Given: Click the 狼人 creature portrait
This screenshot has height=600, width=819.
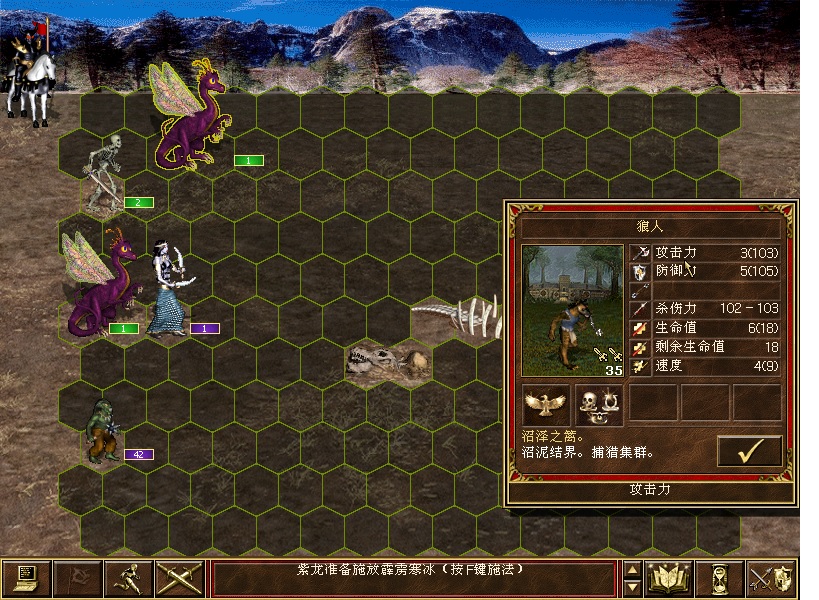Looking at the screenshot, I should (572, 310).
